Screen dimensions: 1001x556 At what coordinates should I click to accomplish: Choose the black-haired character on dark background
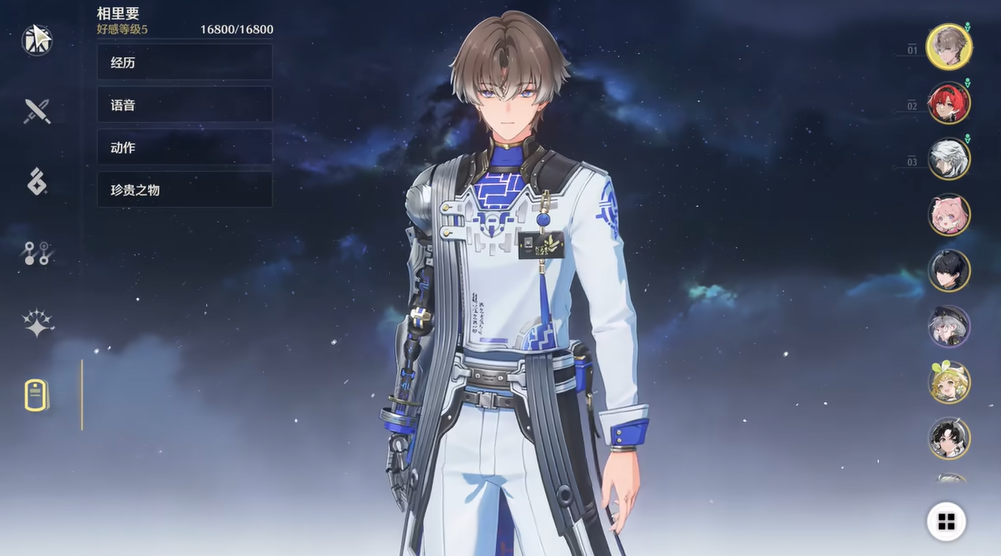click(948, 270)
